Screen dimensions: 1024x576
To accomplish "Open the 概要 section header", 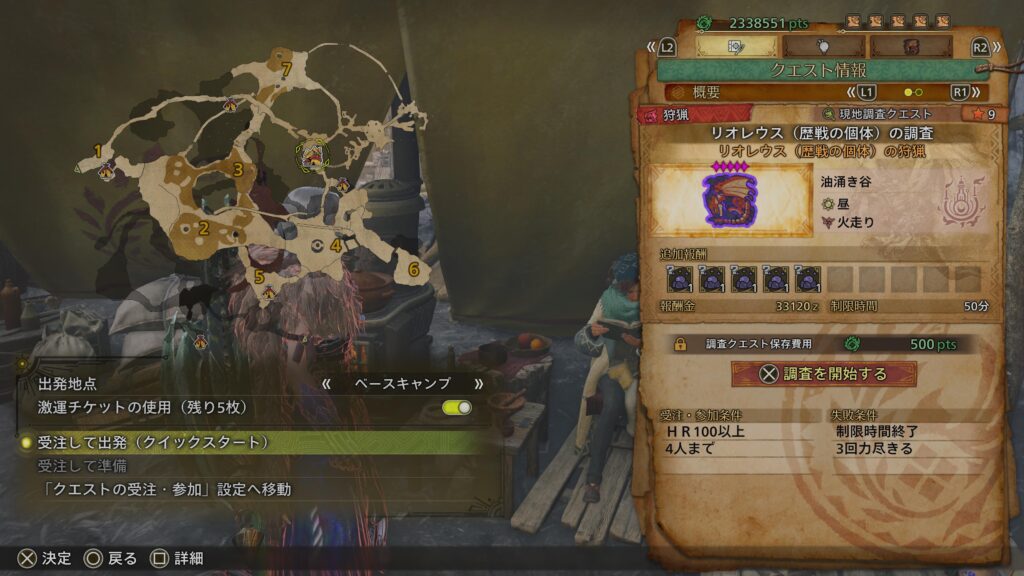I will (x=706, y=92).
